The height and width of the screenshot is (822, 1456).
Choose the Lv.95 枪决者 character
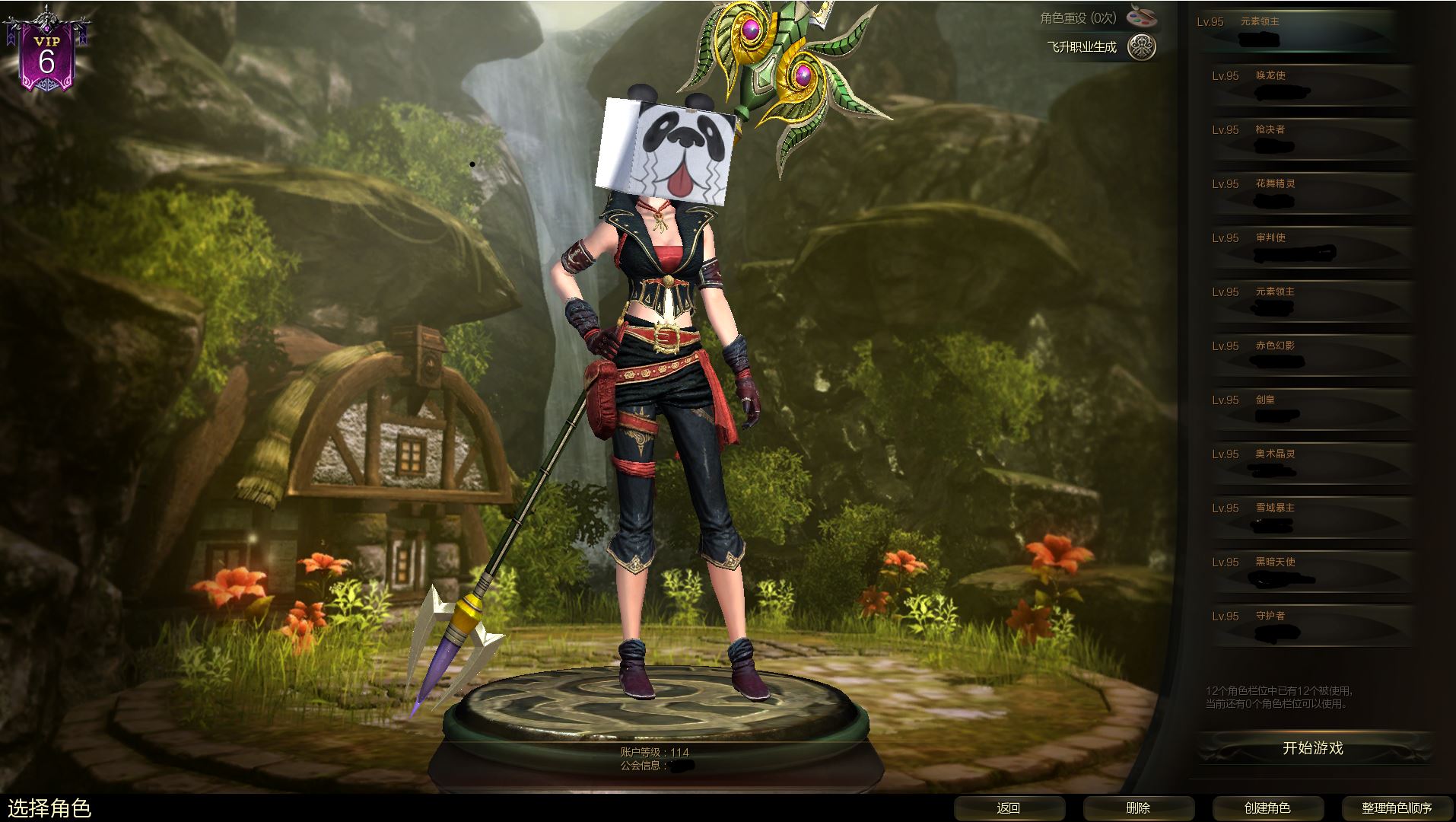coord(1310,139)
